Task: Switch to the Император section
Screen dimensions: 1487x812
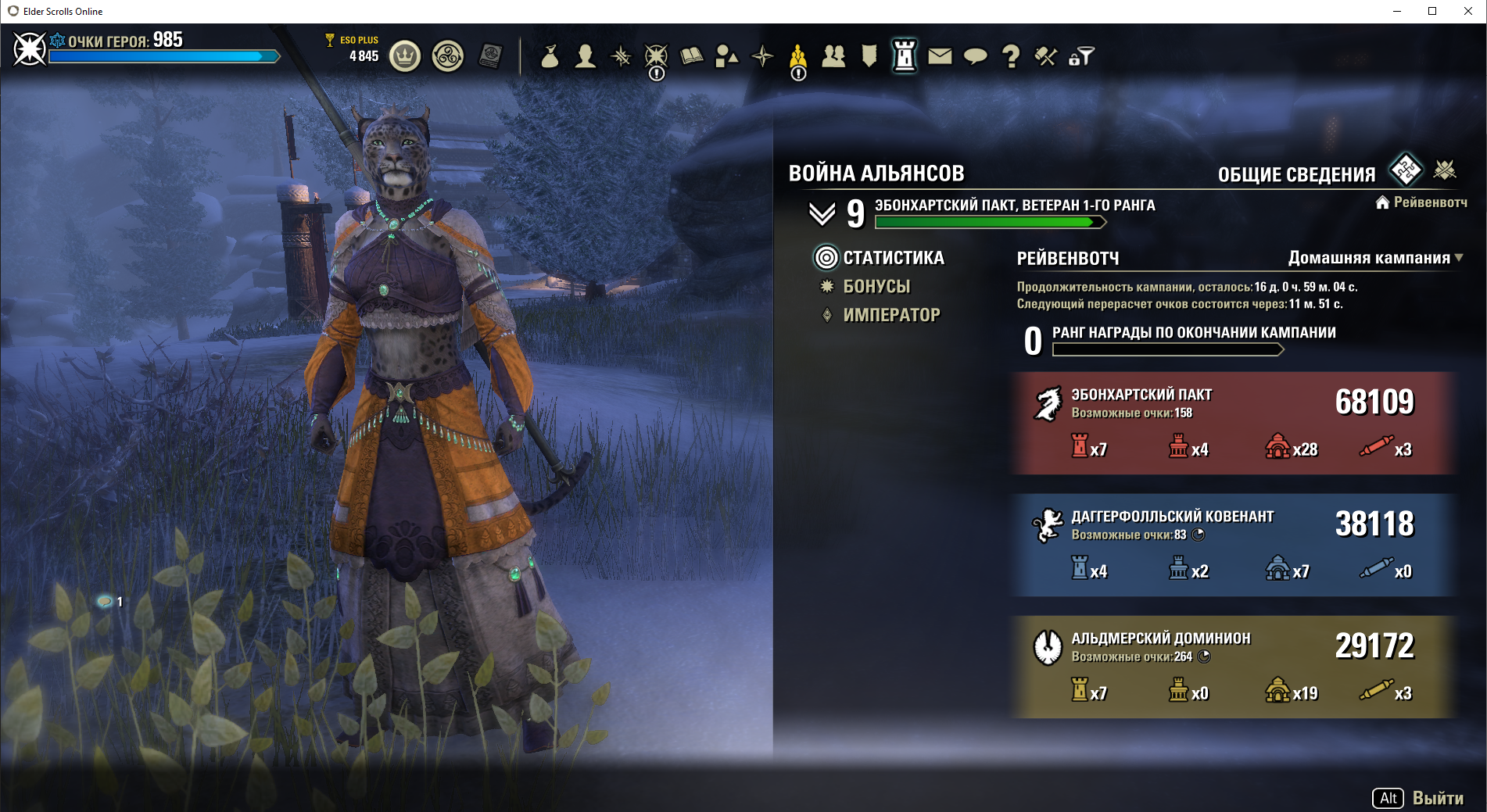Action: [891, 315]
